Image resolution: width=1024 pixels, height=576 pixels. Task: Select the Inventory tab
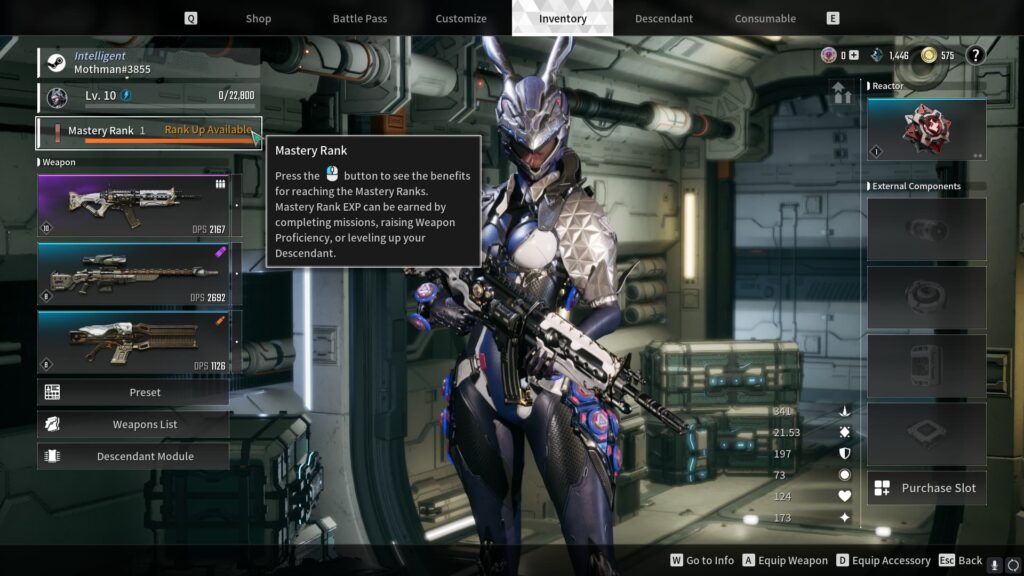[x=562, y=18]
